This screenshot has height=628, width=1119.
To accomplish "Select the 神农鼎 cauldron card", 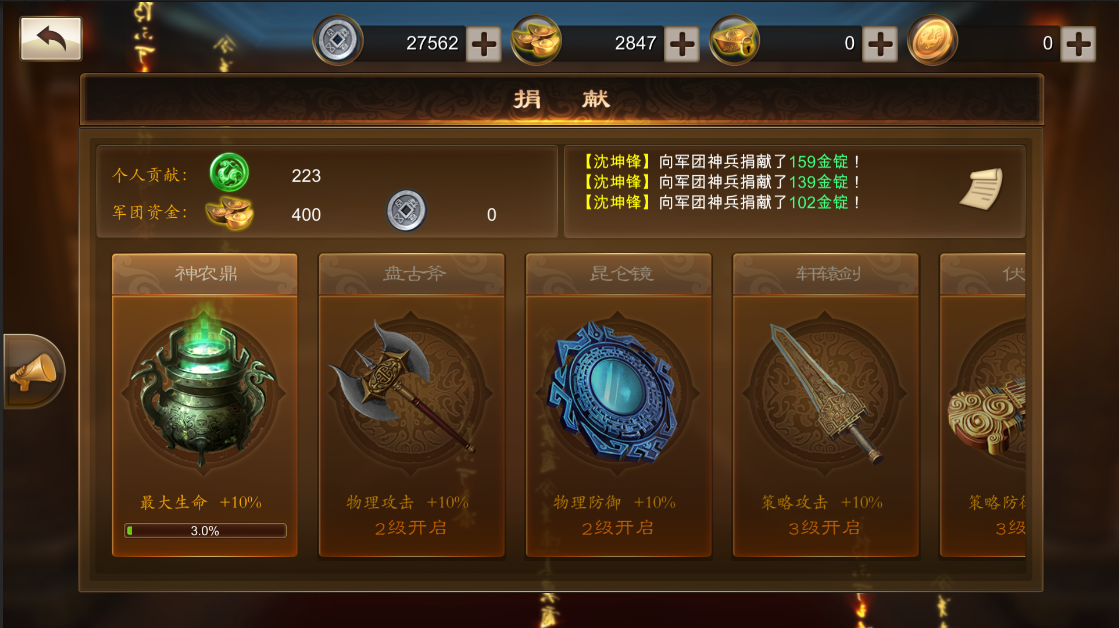I will (x=204, y=405).
